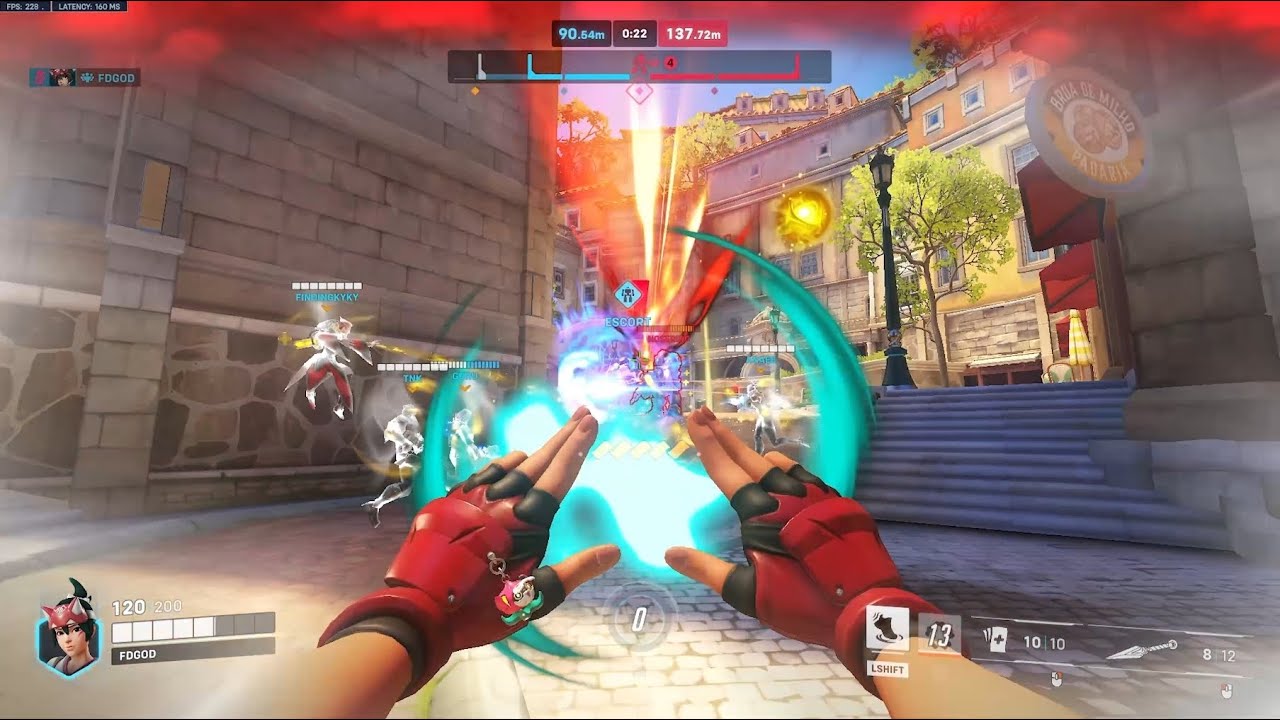Screen dimensions: 1280x720
Task: Select the ultimate charge meter
Action: pos(639,618)
